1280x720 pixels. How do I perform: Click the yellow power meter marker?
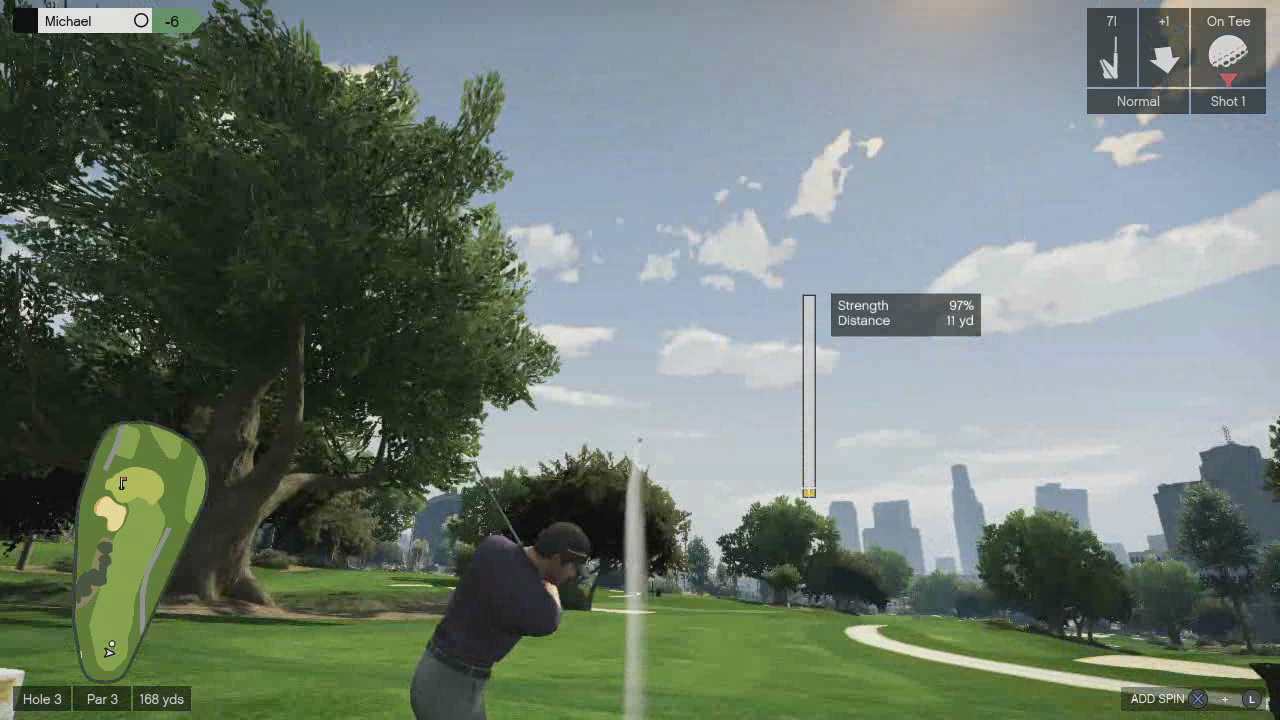809,492
